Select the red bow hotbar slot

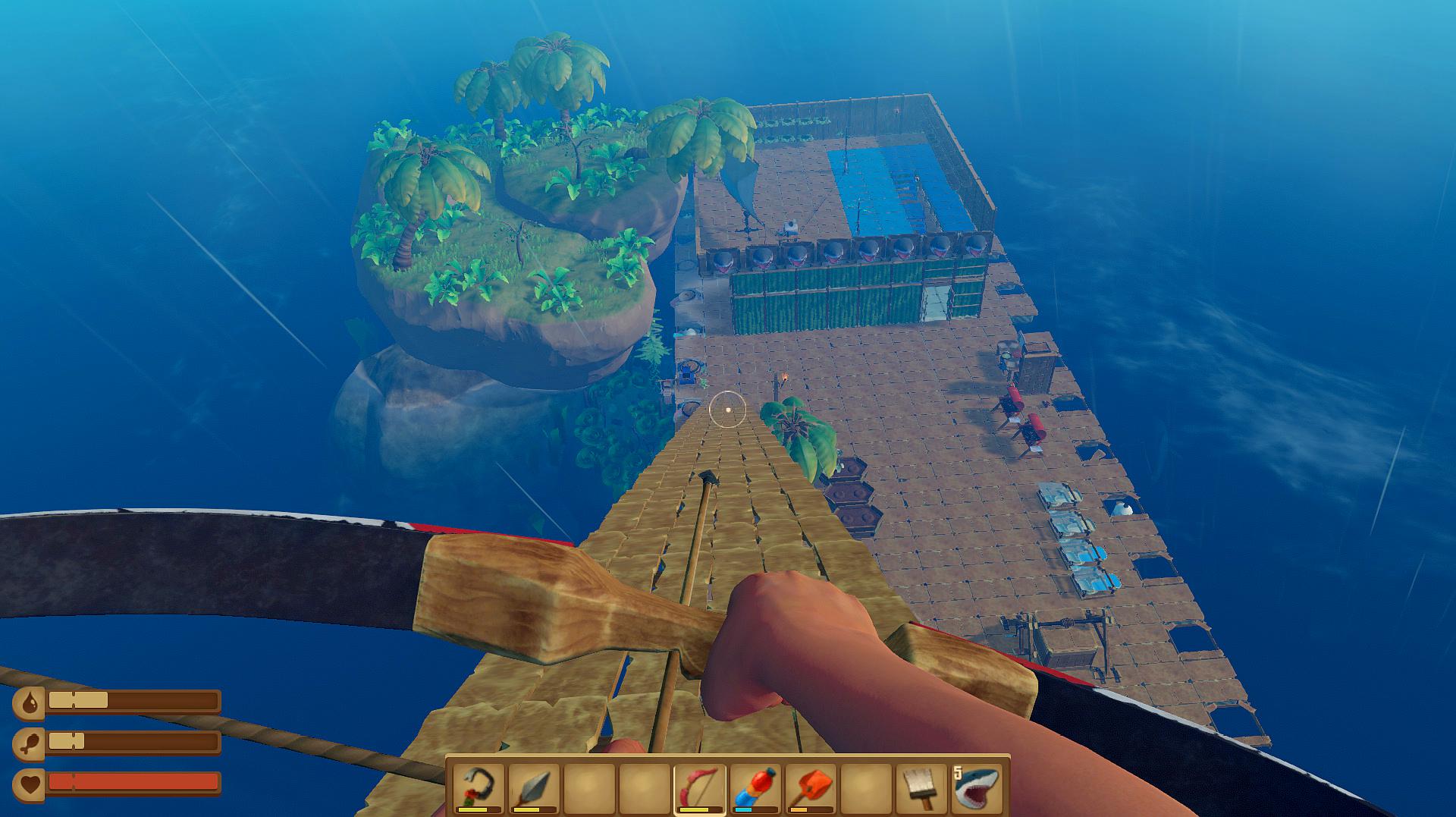[x=700, y=788]
